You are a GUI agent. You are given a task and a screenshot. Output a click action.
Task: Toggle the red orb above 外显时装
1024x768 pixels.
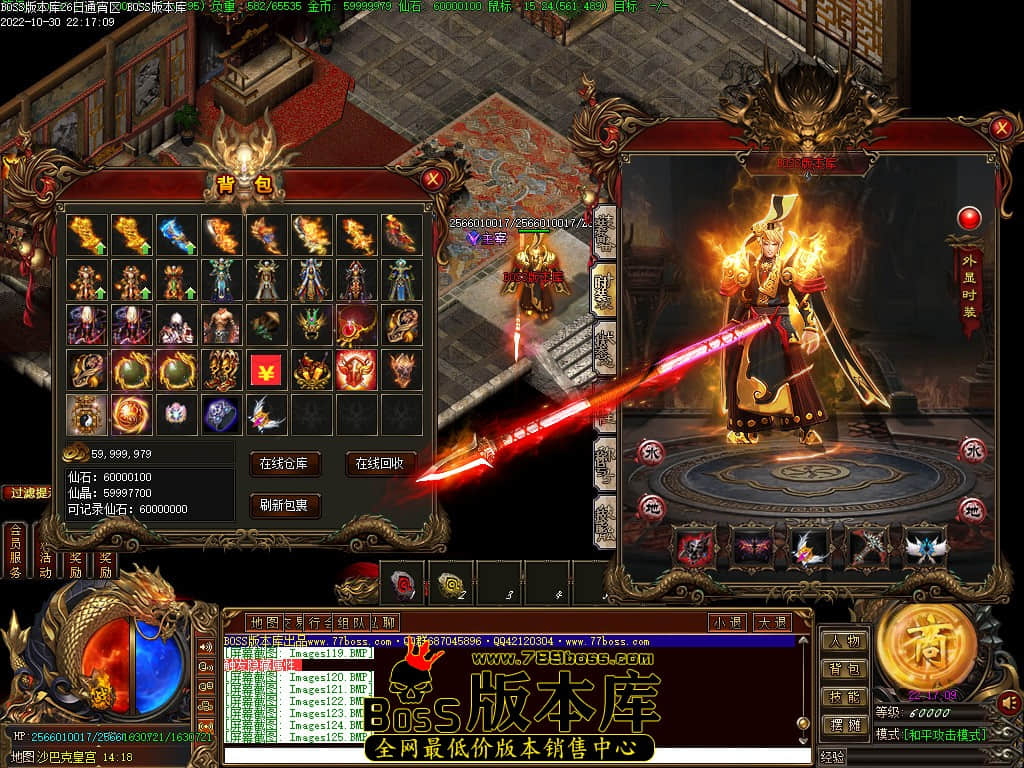pyautogui.click(x=969, y=218)
